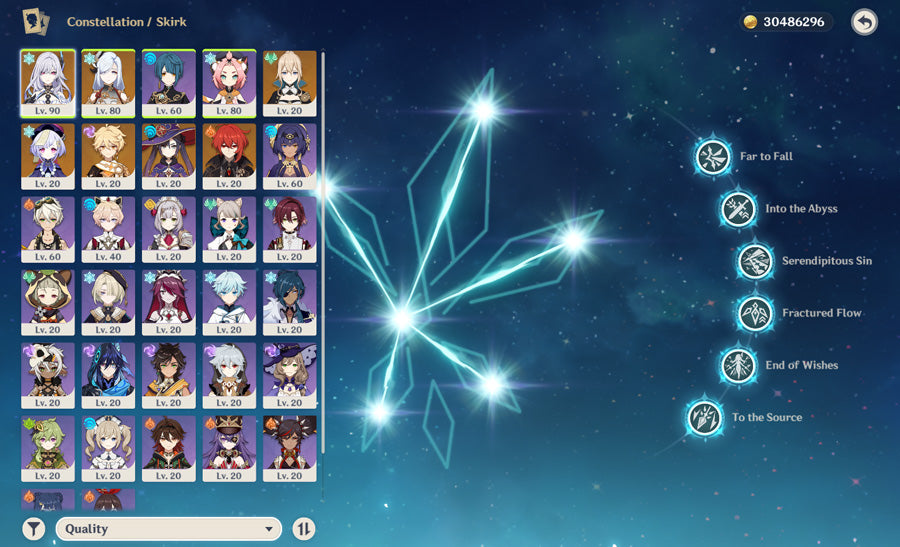Screen dimensions: 900x547
Task: Select Qiqi's portrait with purple hat
Action: (47, 157)
